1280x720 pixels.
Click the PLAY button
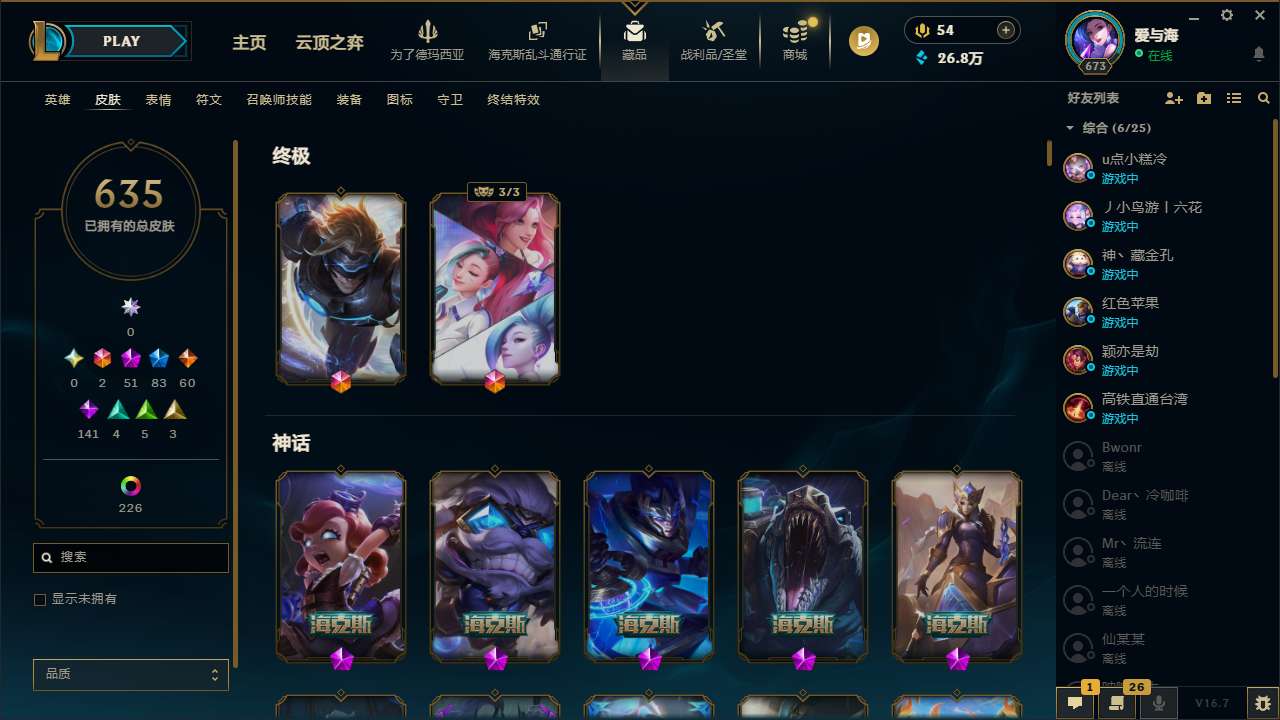click(x=121, y=41)
